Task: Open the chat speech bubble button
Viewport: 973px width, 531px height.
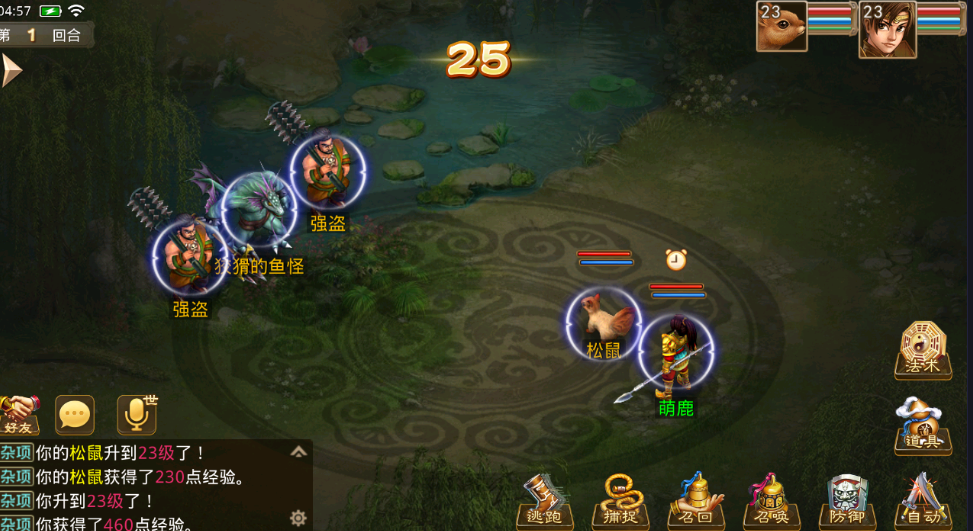Action: click(75, 415)
